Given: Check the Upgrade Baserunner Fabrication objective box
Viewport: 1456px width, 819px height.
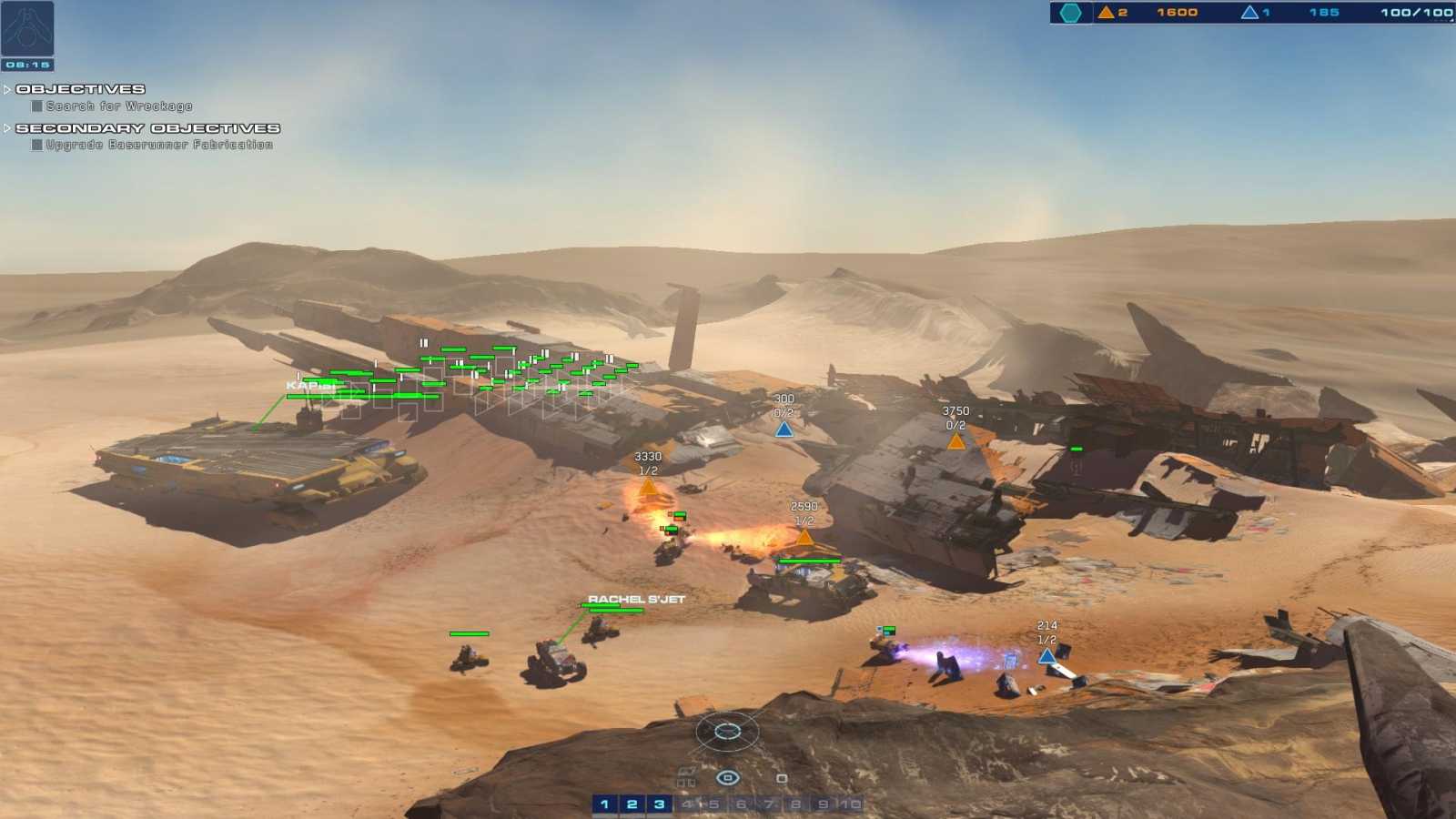Looking at the screenshot, I should pyautogui.click(x=35, y=144).
